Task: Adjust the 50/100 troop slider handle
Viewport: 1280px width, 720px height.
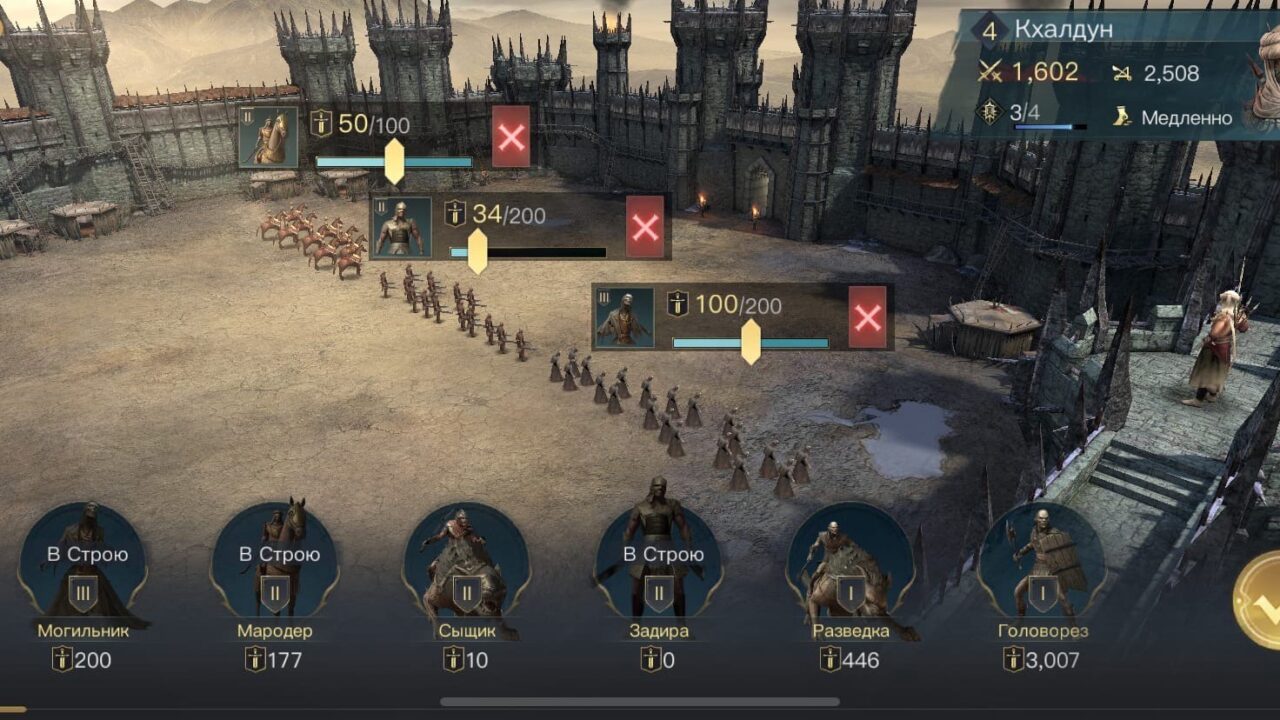Action: [395, 161]
